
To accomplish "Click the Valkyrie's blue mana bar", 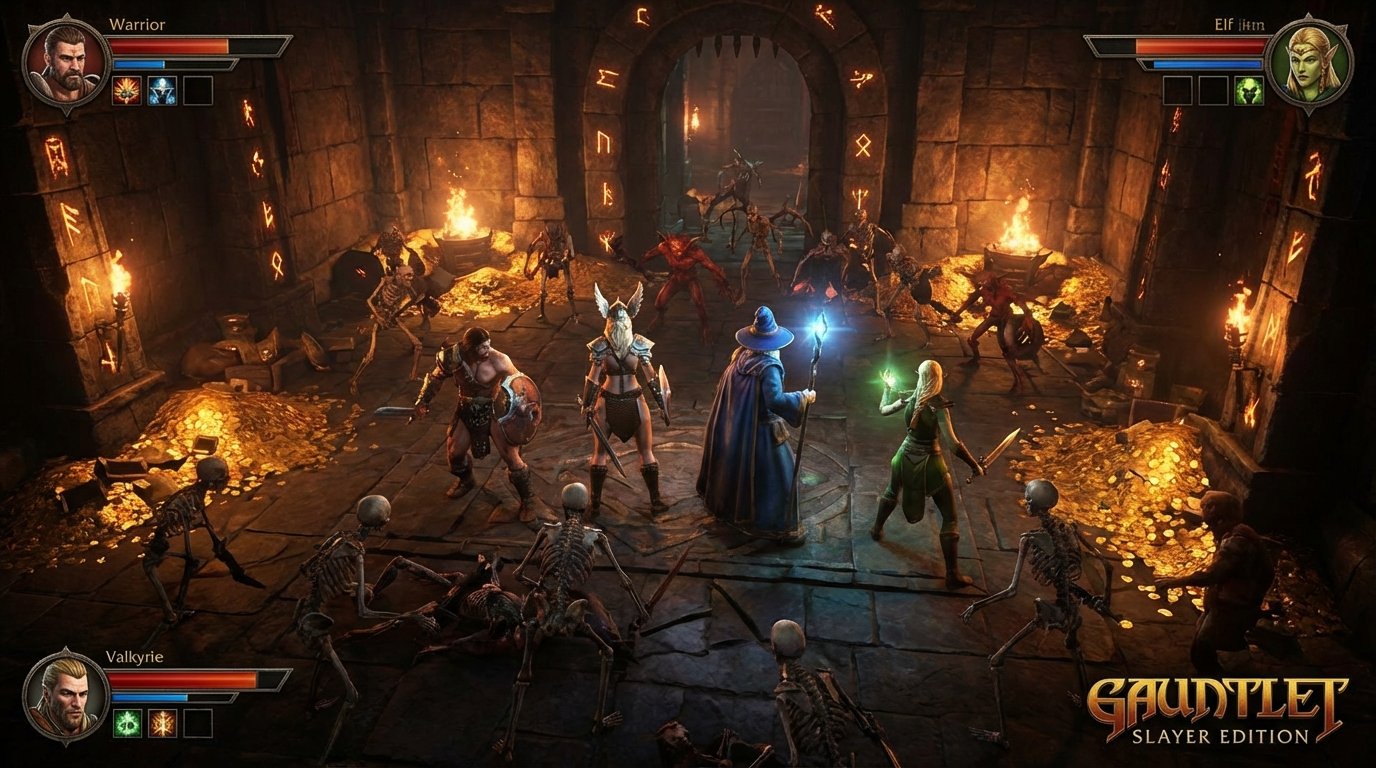I will click(150, 697).
